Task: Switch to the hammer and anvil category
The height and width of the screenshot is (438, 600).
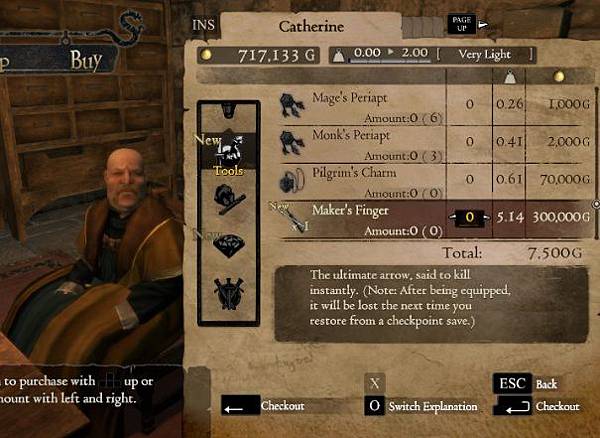Action: 228,197
